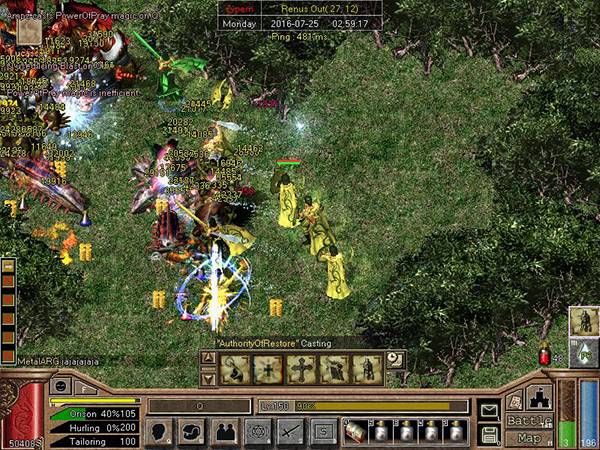The width and height of the screenshot is (600, 450).
Task: Toggle the round button beside the skill bar
Action: [x=395, y=358]
